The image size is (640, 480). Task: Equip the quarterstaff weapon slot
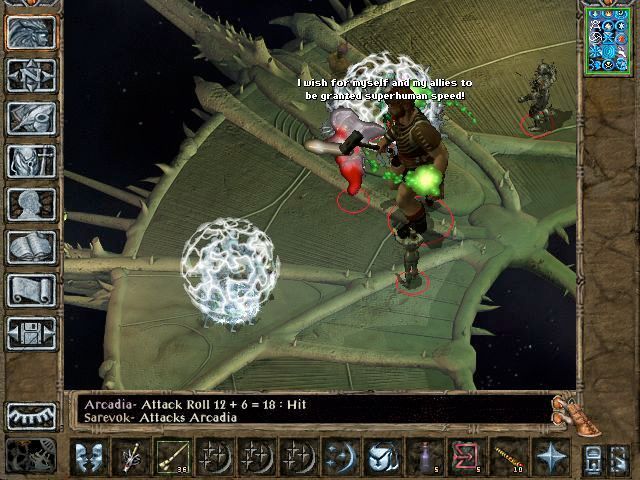point(131,457)
